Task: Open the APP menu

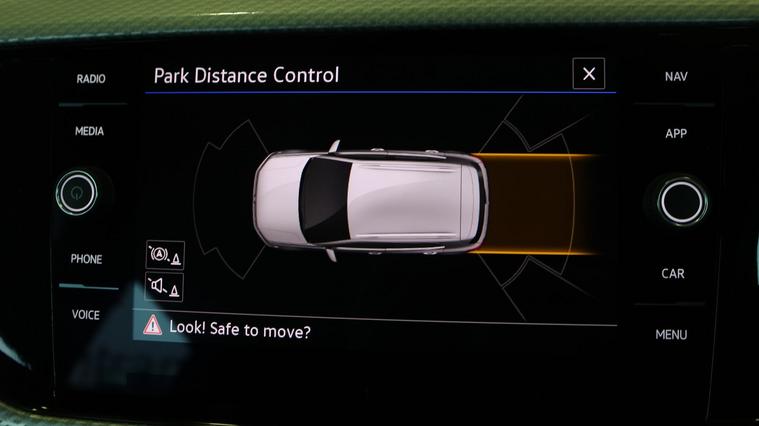Action: click(676, 134)
